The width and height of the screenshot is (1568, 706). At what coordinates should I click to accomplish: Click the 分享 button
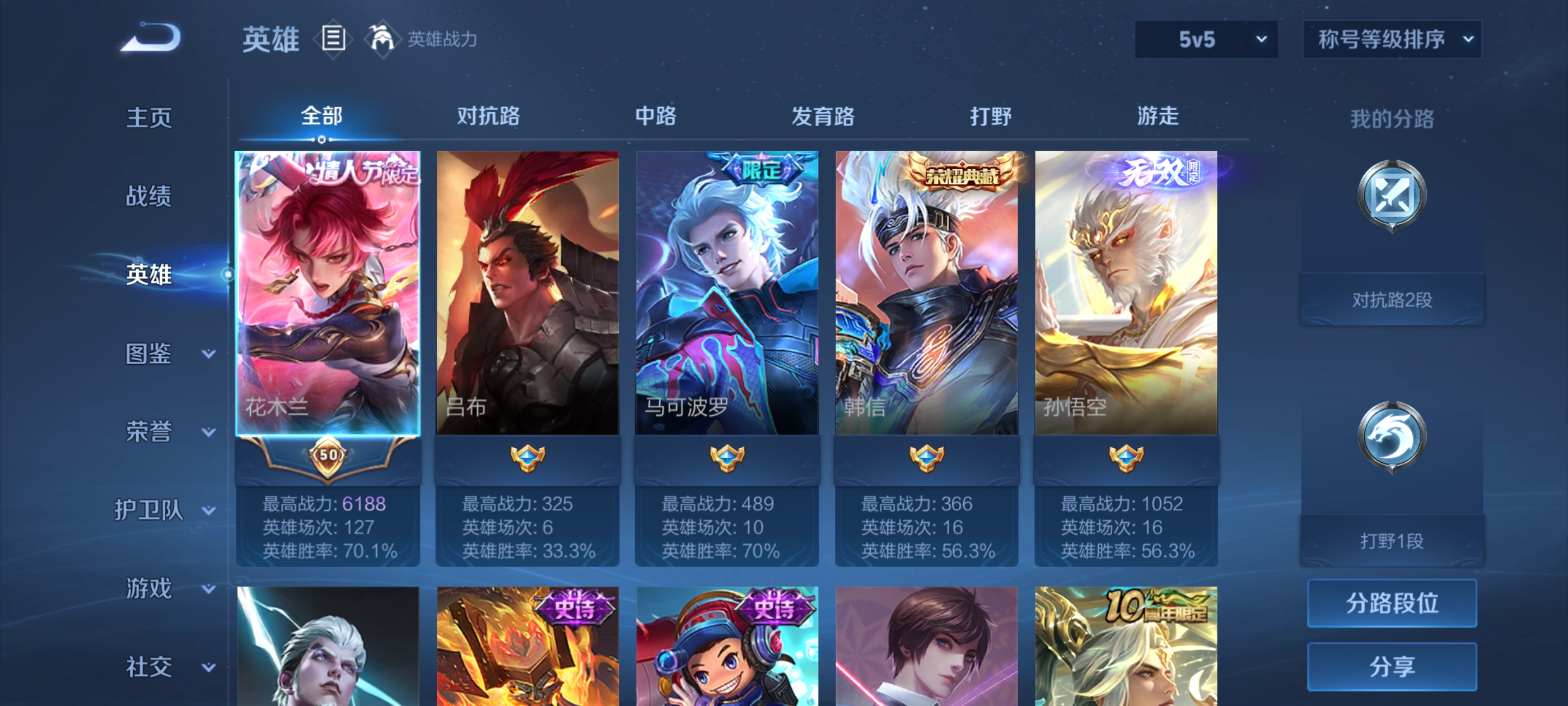pos(1392,666)
